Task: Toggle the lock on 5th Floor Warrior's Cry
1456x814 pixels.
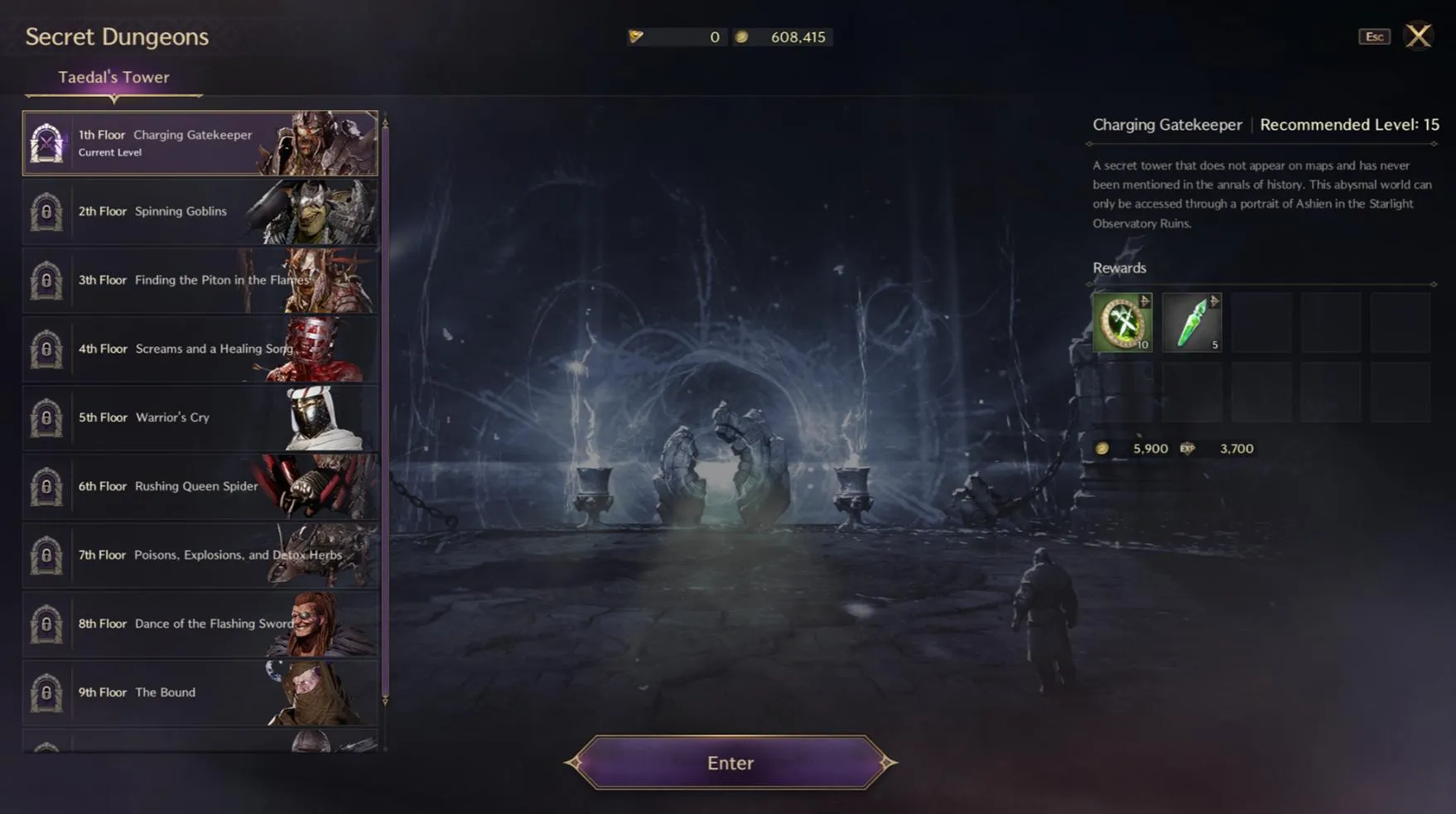Action: 46,417
